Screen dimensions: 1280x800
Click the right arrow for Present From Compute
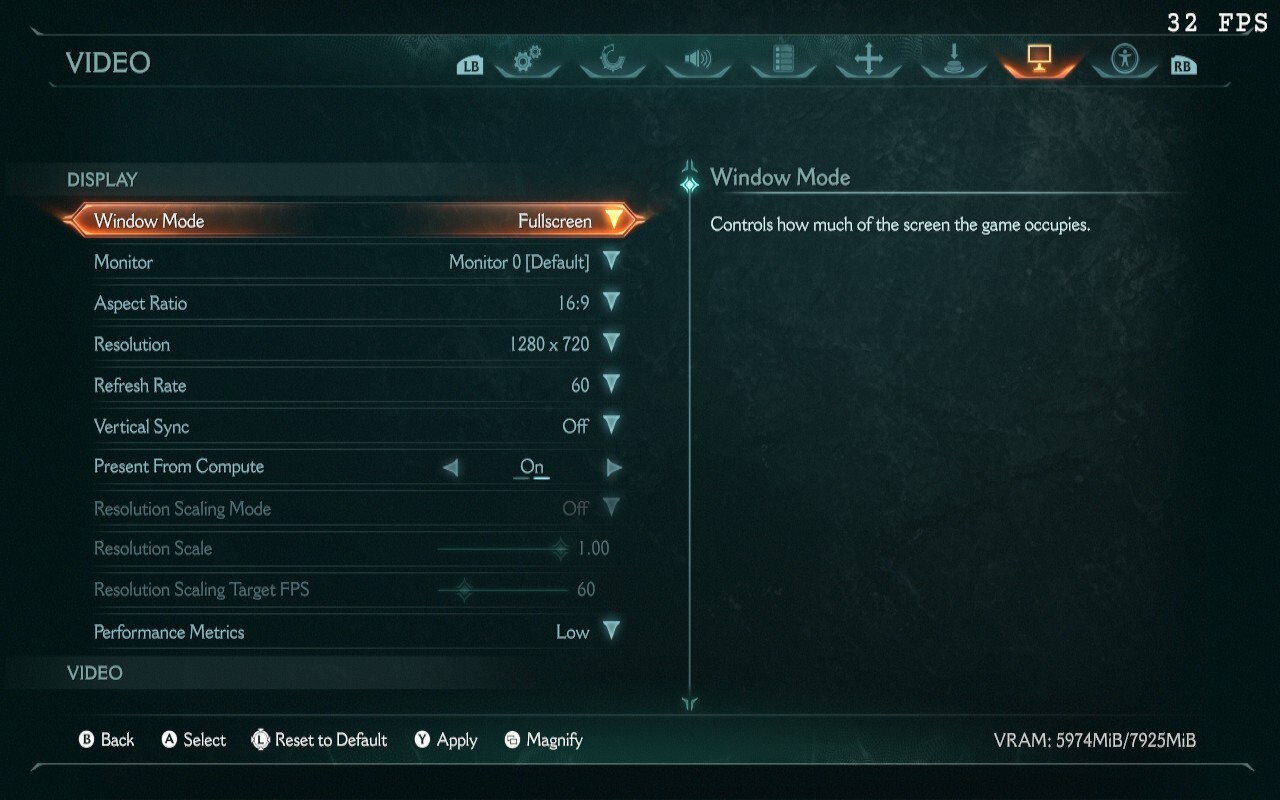pos(613,467)
